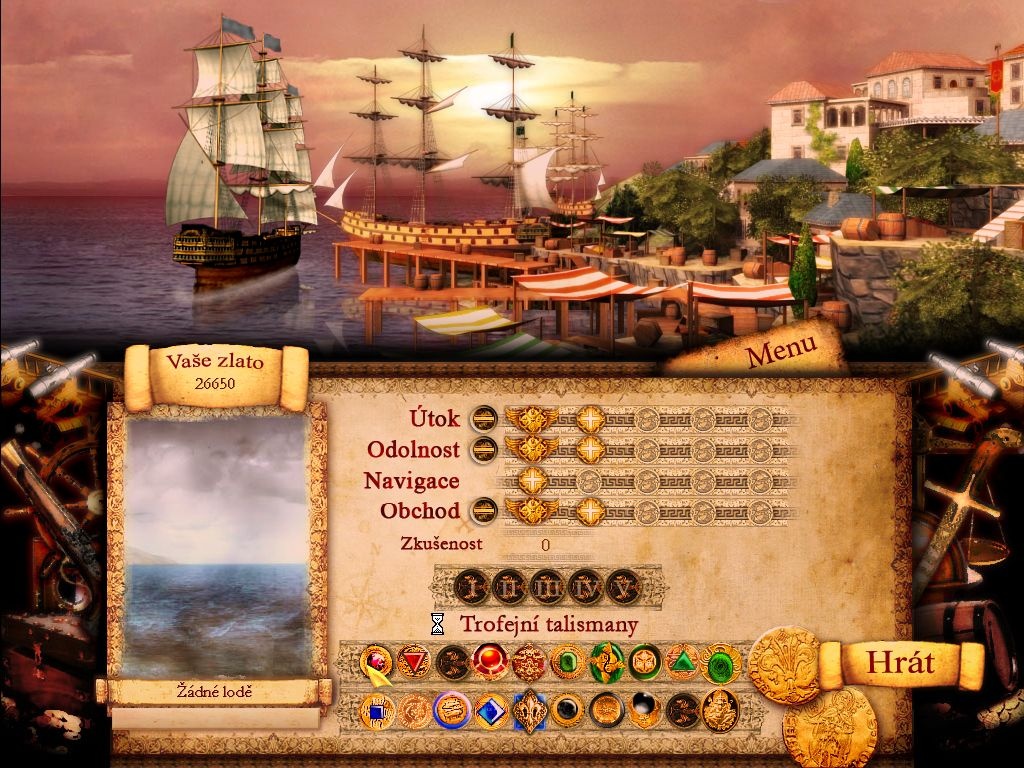Start playing with the Hrát button
The height and width of the screenshot is (768, 1024).
click(x=899, y=662)
